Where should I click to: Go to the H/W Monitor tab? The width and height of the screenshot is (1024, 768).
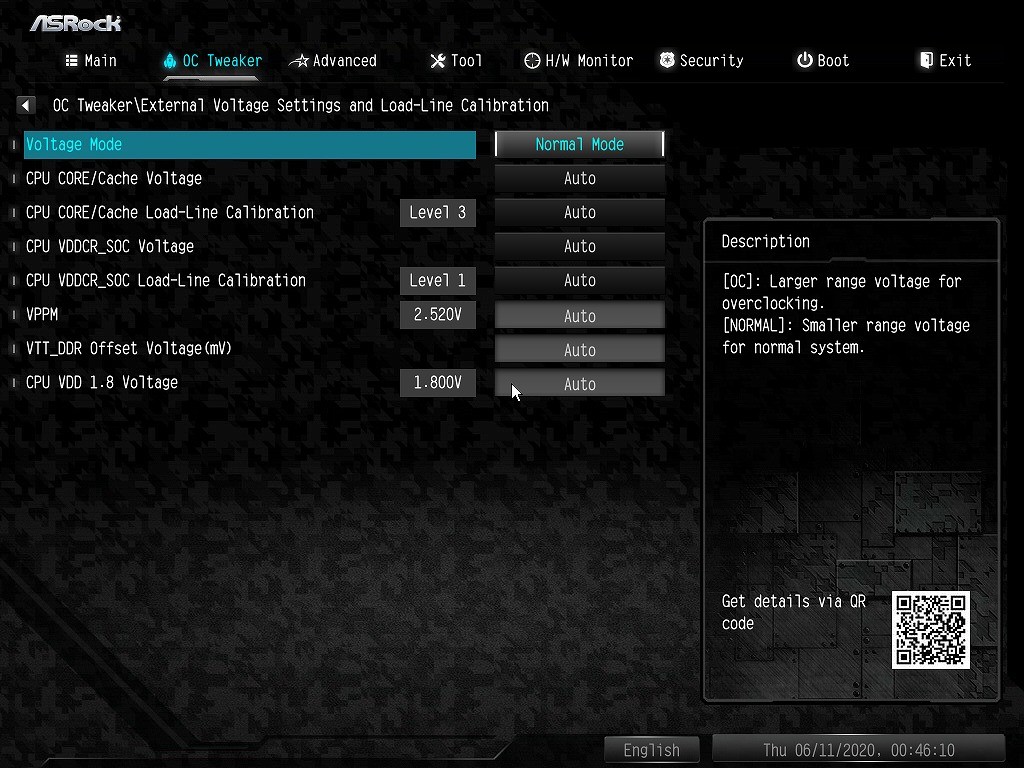click(579, 61)
